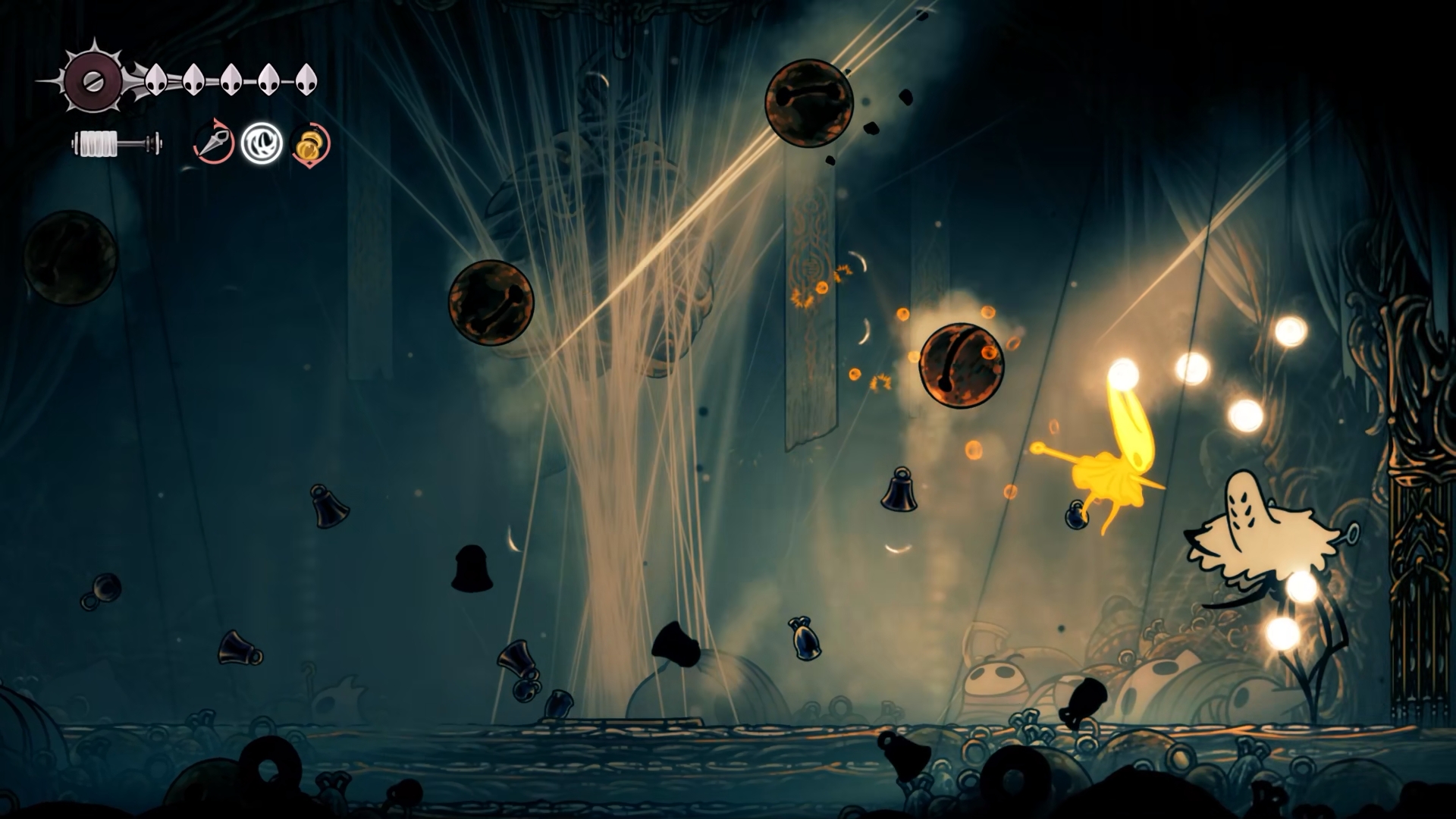This screenshot has width=1456, height=819.
Task: Activate the glowing white silk skill icon
Action: tap(262, 143)
